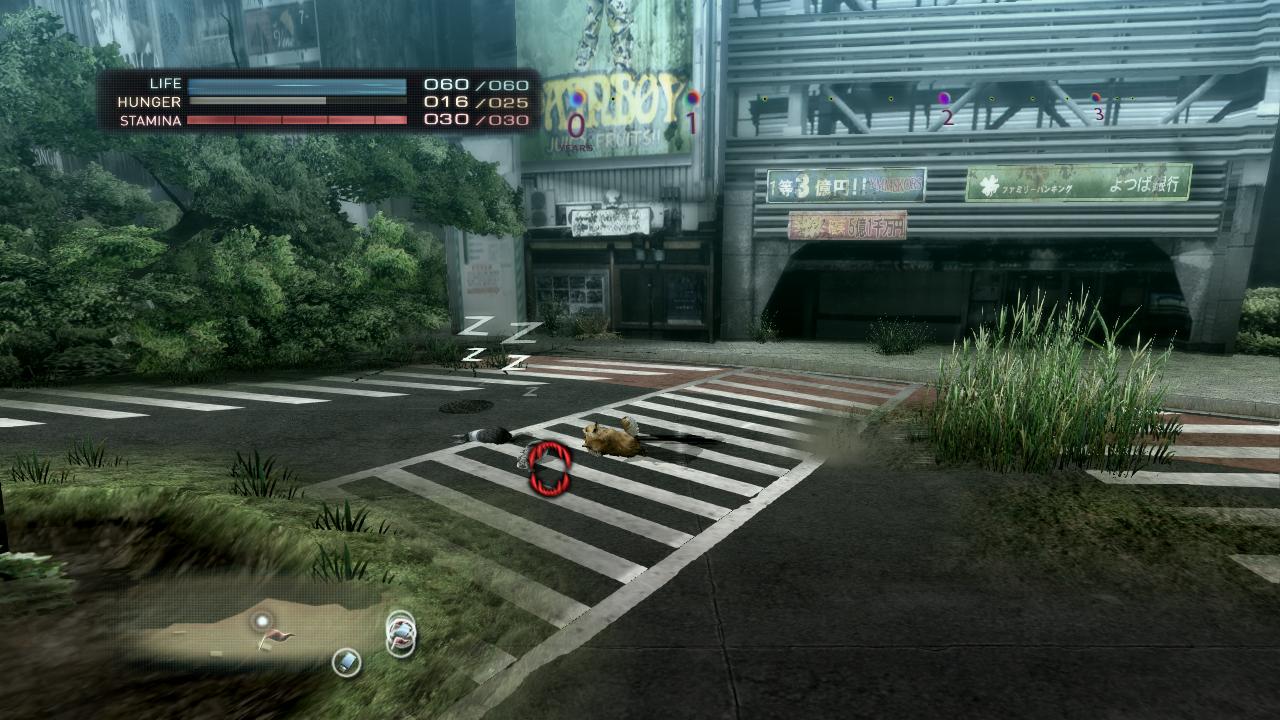Click the red balloon beside marker 1
The image size is (1280, 720).
693,99
